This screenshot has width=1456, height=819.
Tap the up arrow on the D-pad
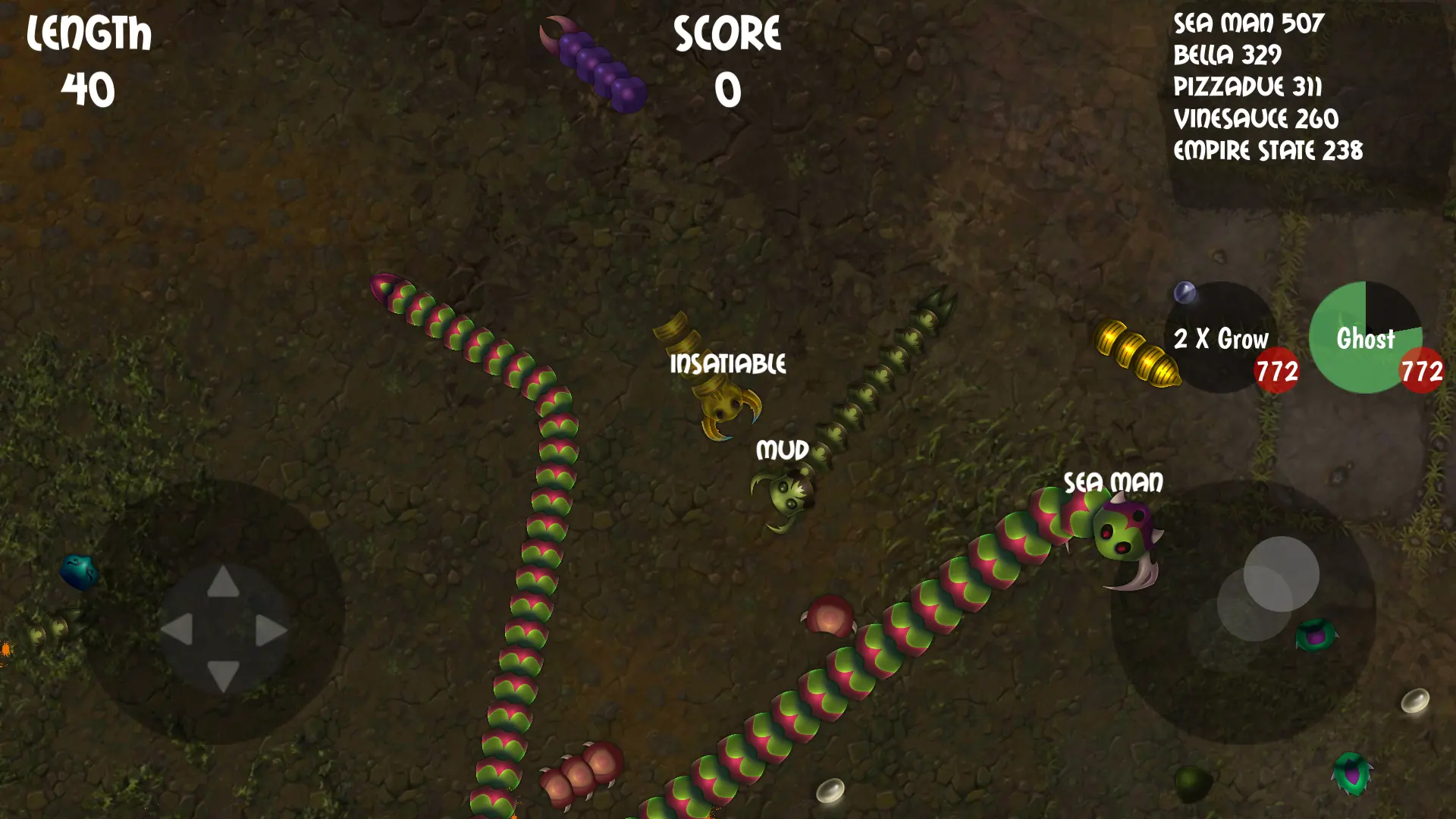223,582
